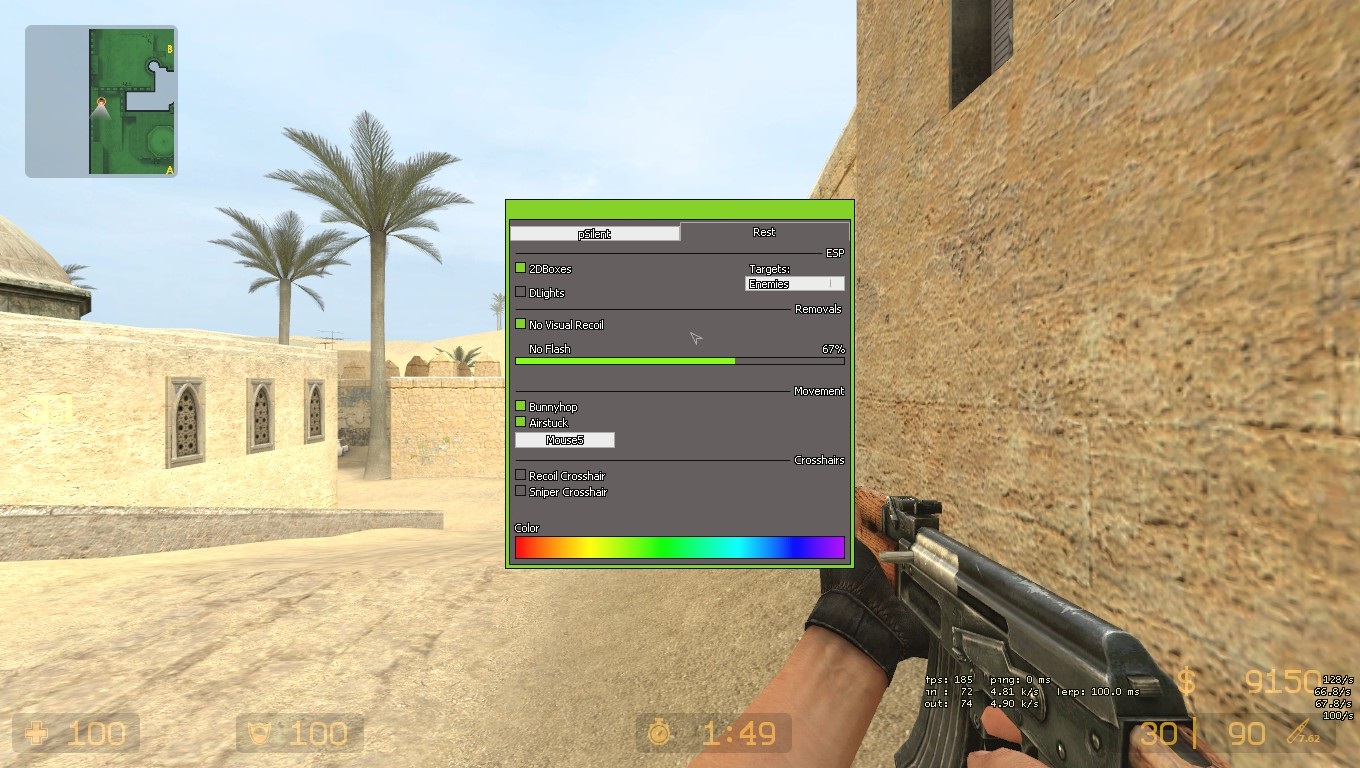Click the Mouse5 keybind button
The height and width of the screenshot is (768, 1360).
tap(564, 440)
